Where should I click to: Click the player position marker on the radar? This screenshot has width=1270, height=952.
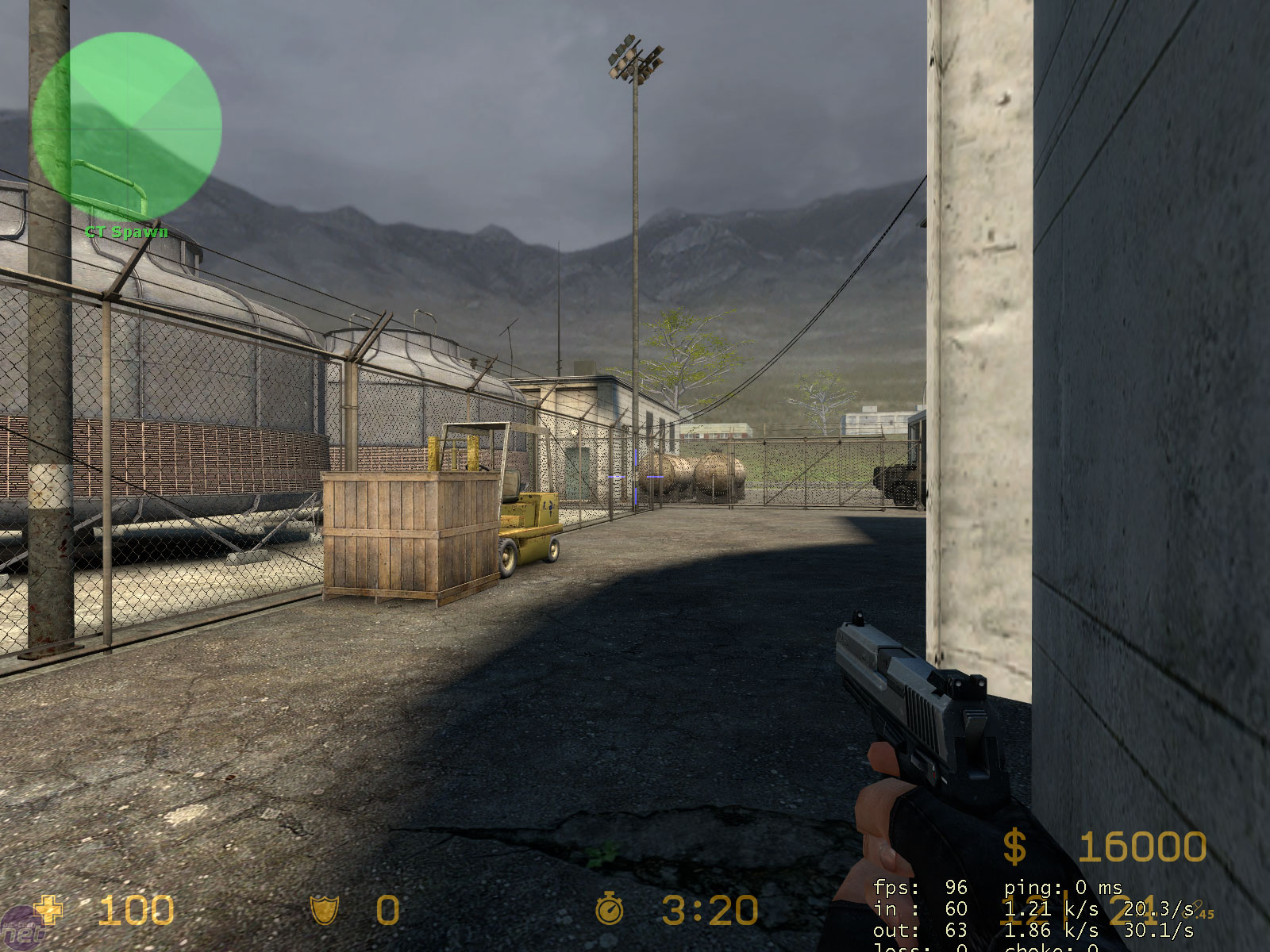[127, 127]
